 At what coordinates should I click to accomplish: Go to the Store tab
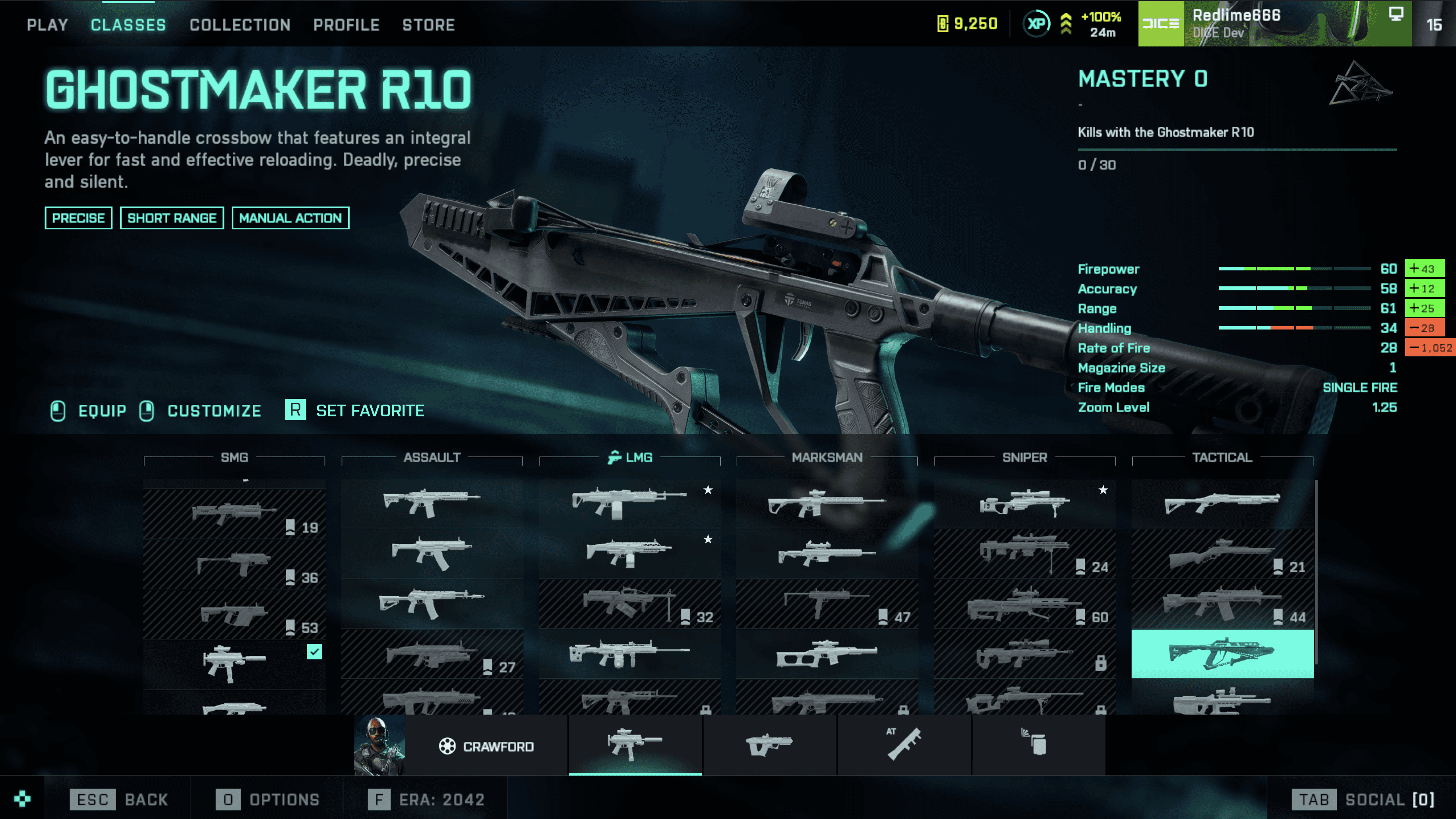click(x=428, y=25)
